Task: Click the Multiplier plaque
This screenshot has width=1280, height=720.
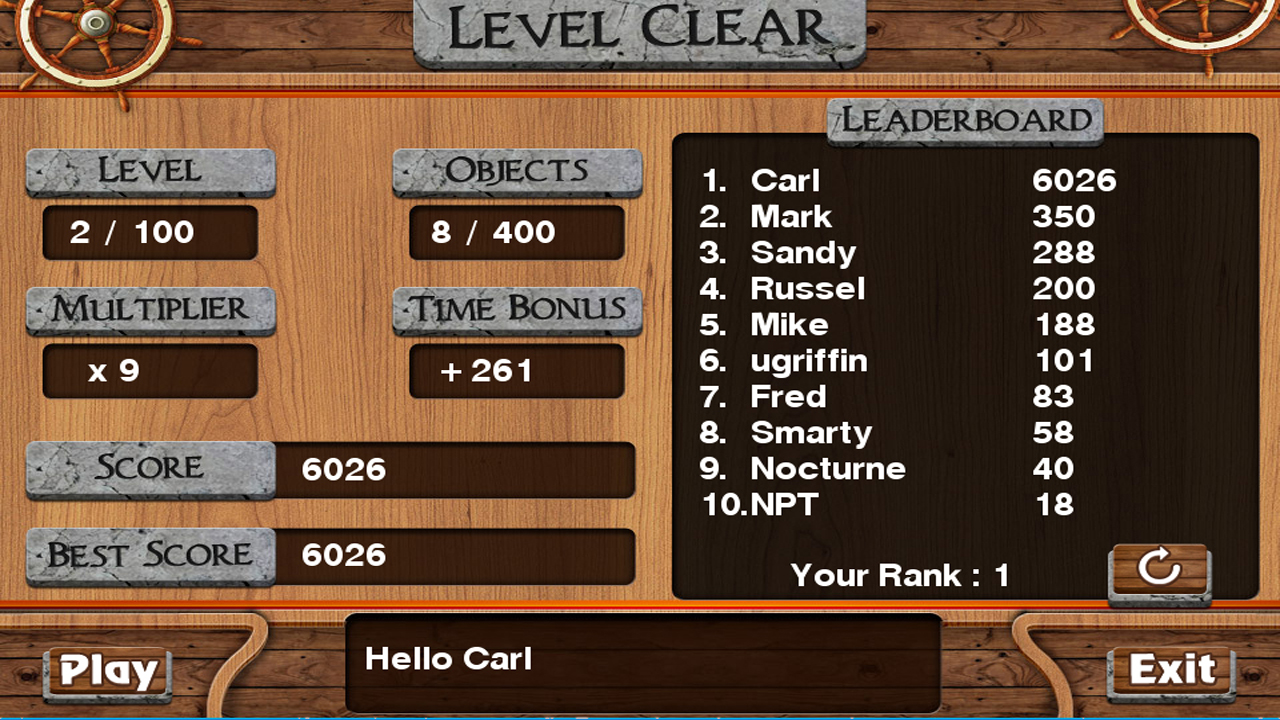Action: (150, 310)
